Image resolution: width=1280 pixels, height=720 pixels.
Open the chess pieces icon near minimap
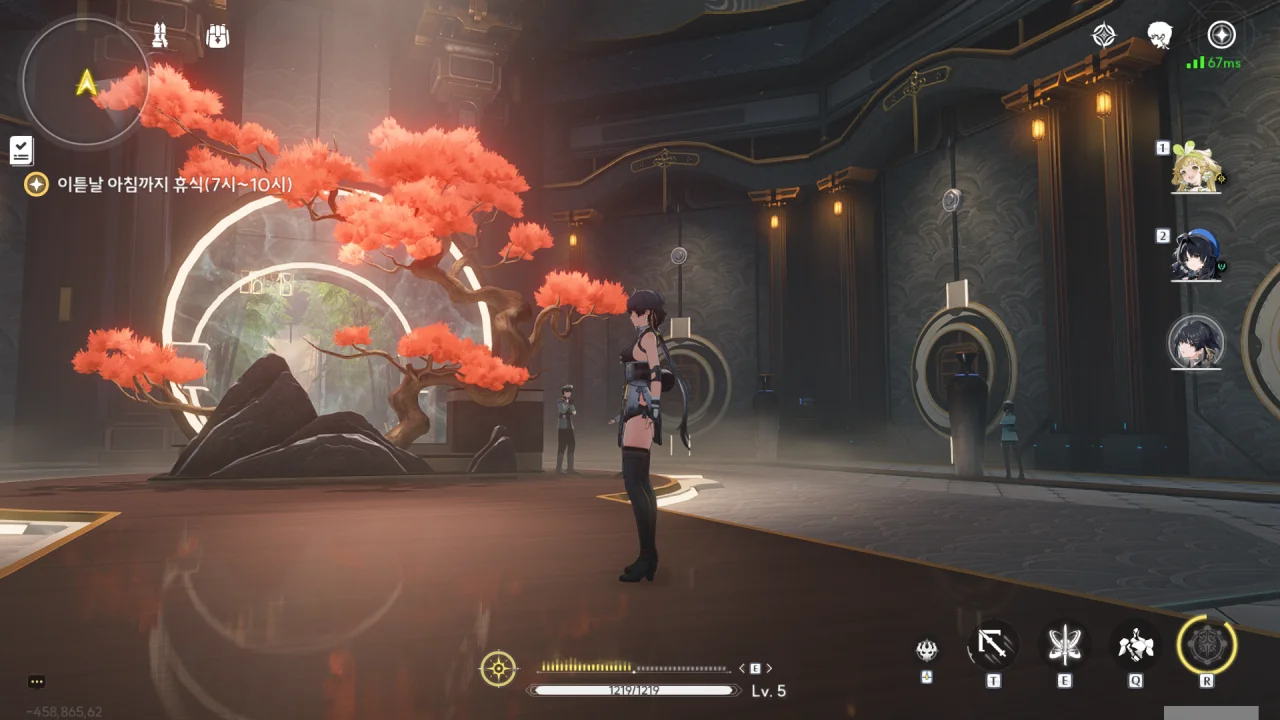159,36
